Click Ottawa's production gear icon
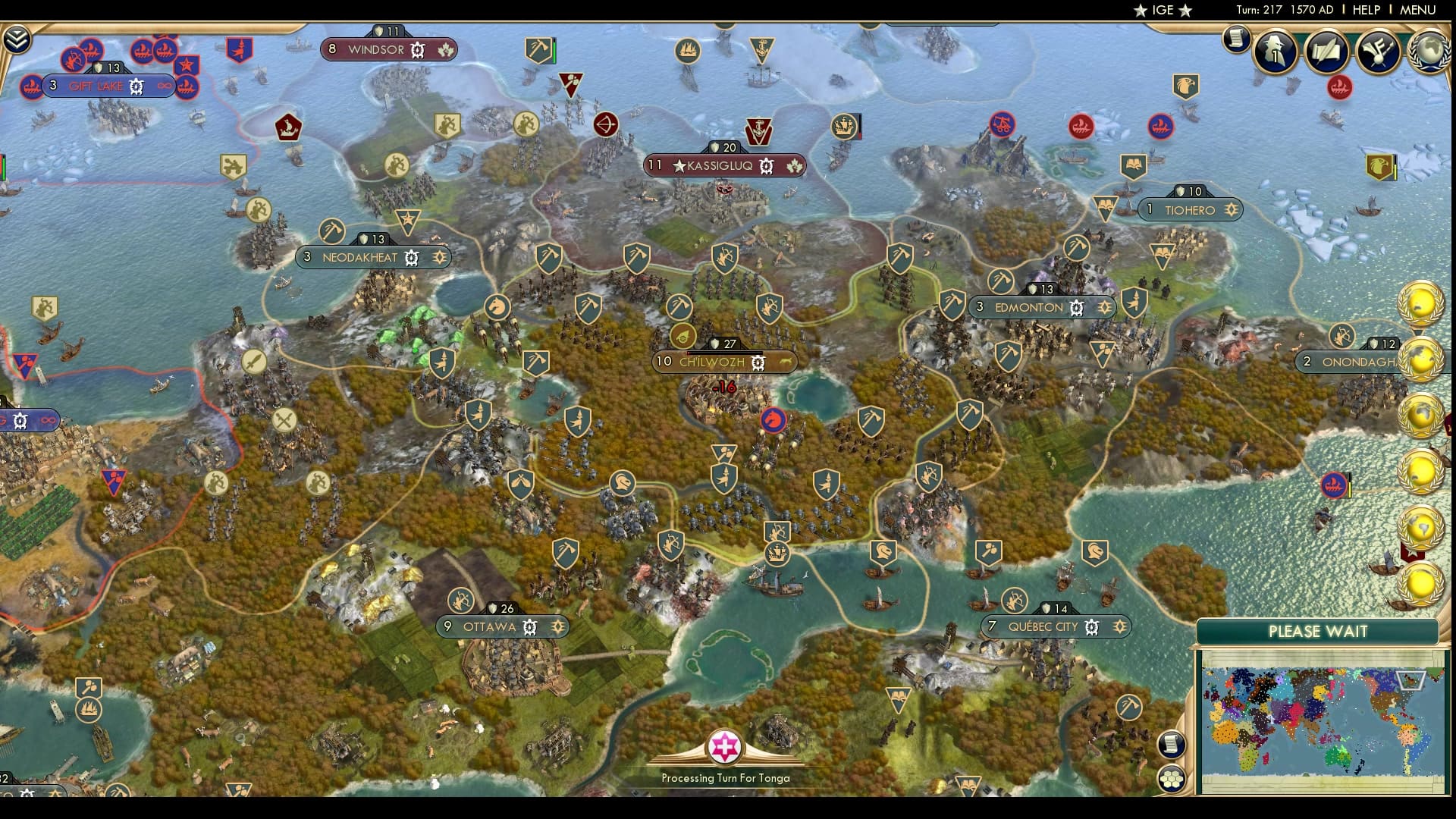Screen dimensions: 1456x819 529,627
